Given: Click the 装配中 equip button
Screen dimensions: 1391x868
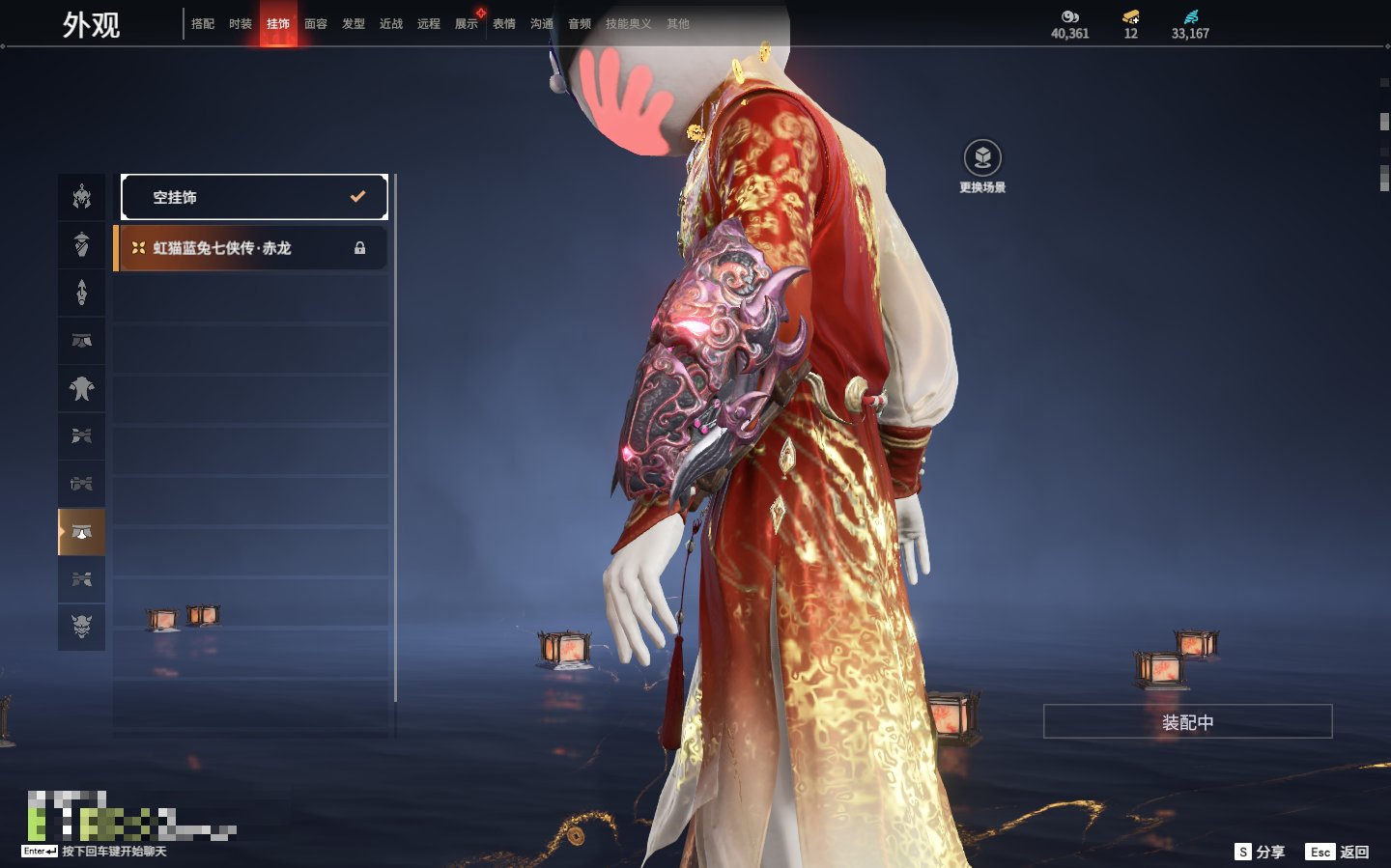Looking at the screenshot, I should point(1187,722).
